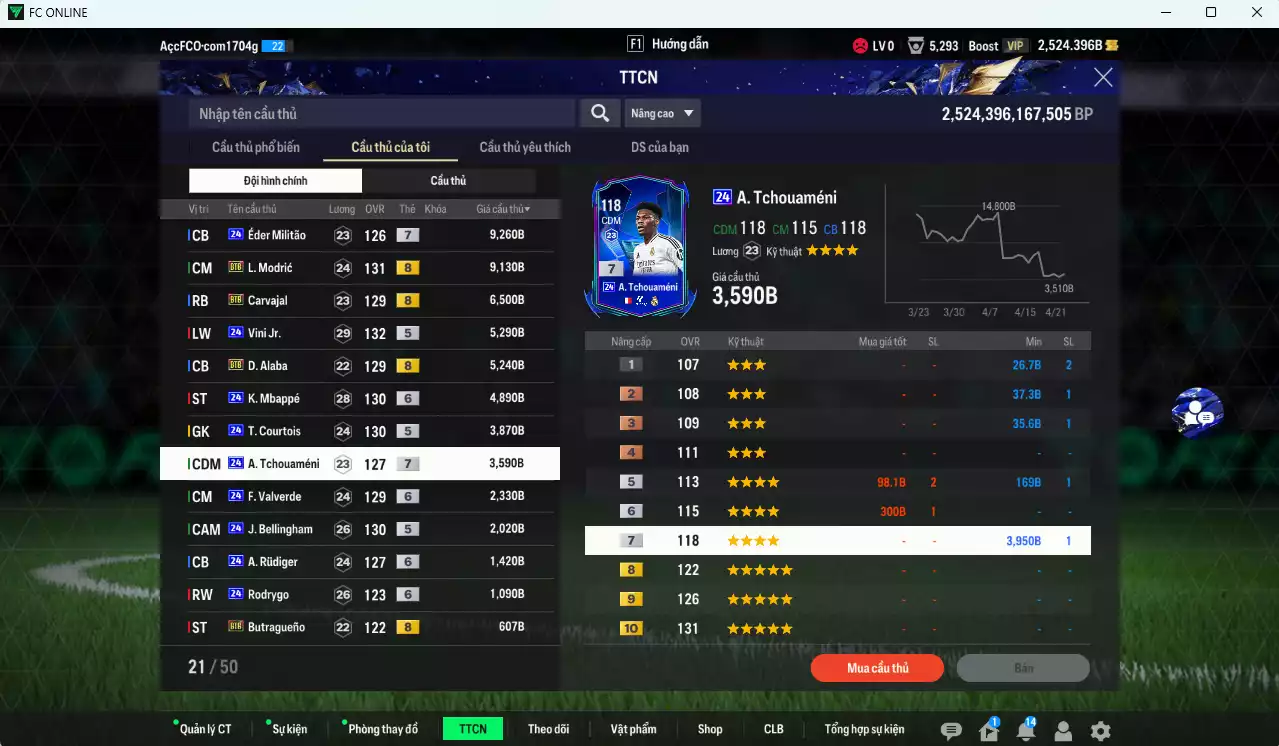This screenshot has height=746, width=1279.
Task: Pick the upgrade level 5 row
Action: 838,482
